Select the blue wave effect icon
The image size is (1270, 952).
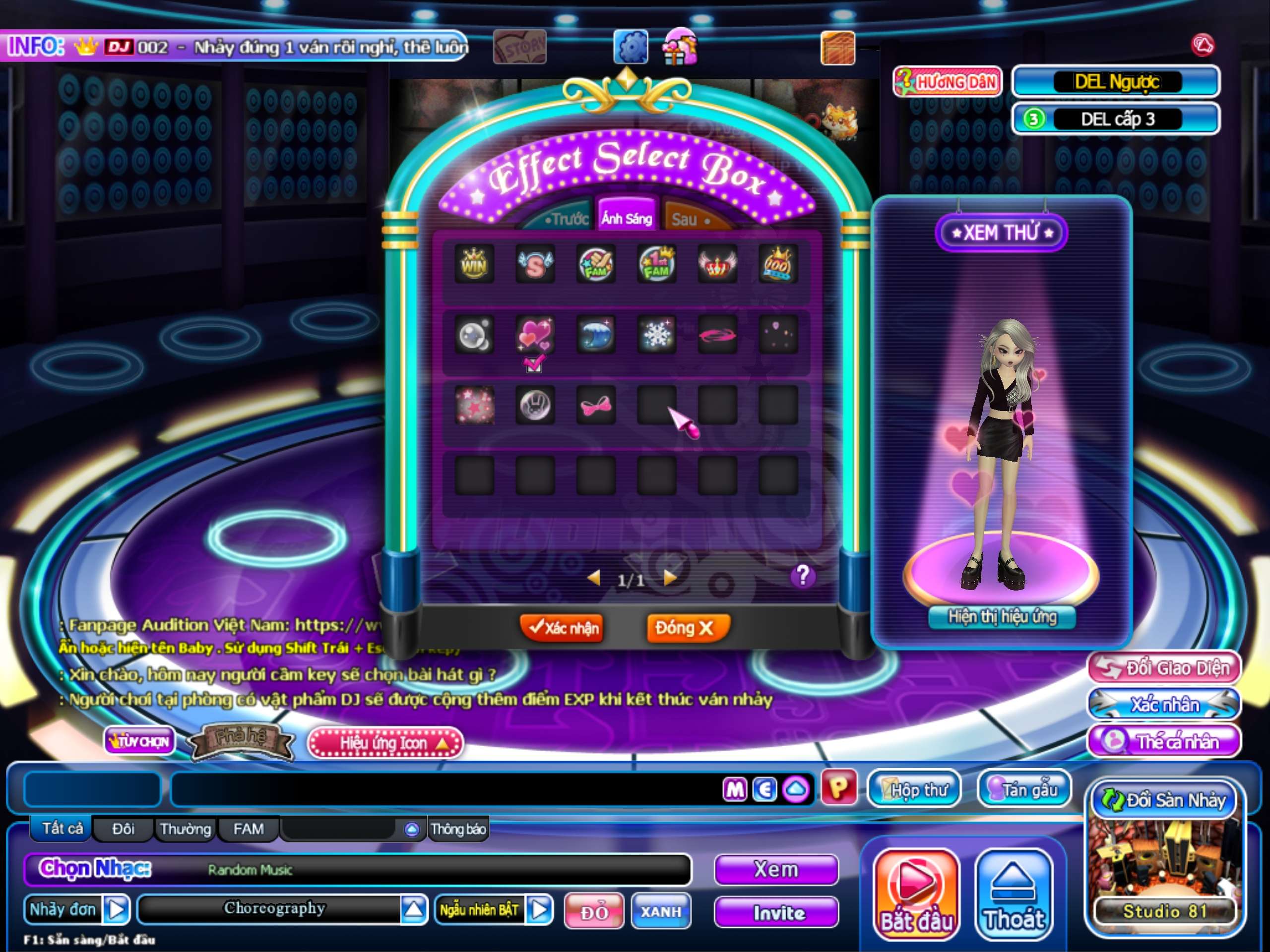click(595, 335)
